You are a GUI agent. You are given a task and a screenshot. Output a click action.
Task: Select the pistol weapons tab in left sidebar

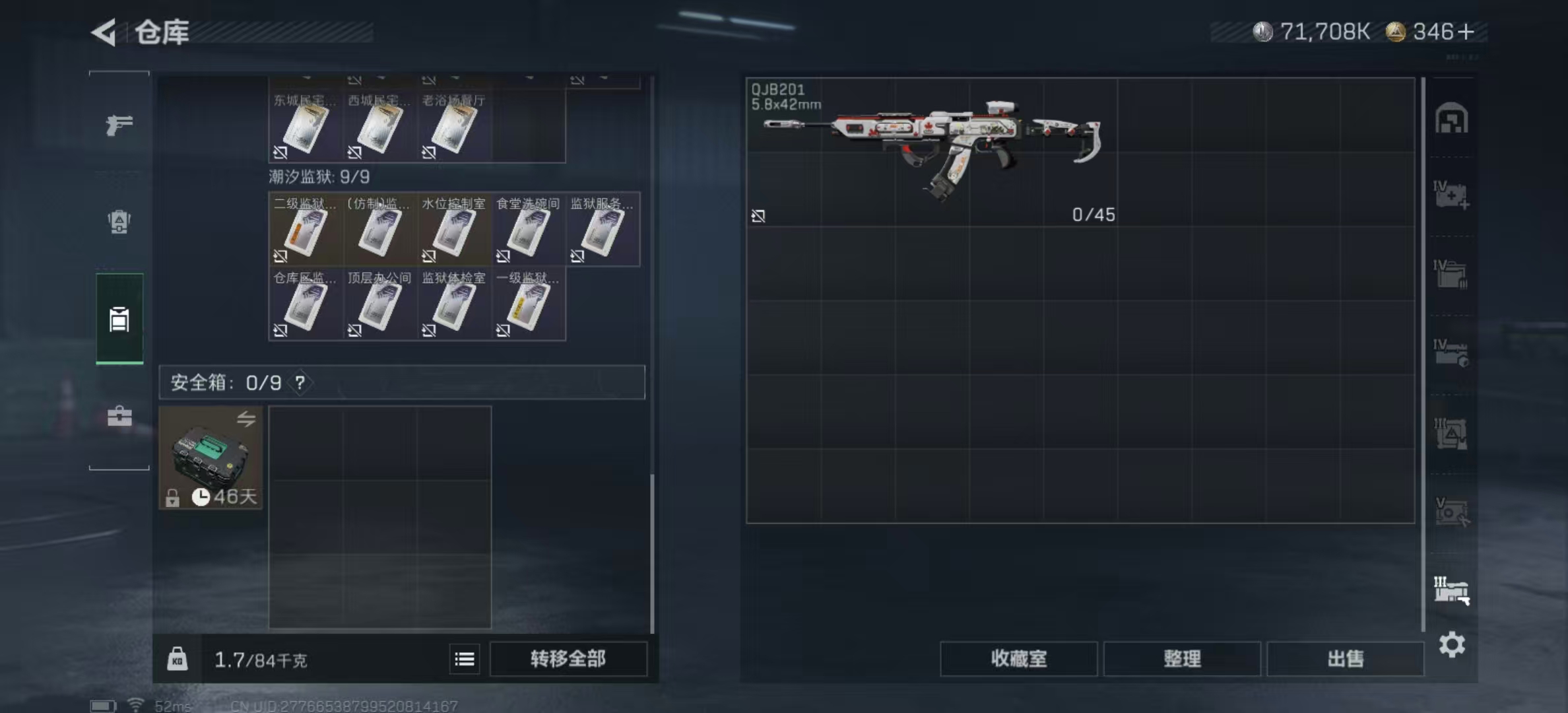pyautogui.click(x=119, y=124)
